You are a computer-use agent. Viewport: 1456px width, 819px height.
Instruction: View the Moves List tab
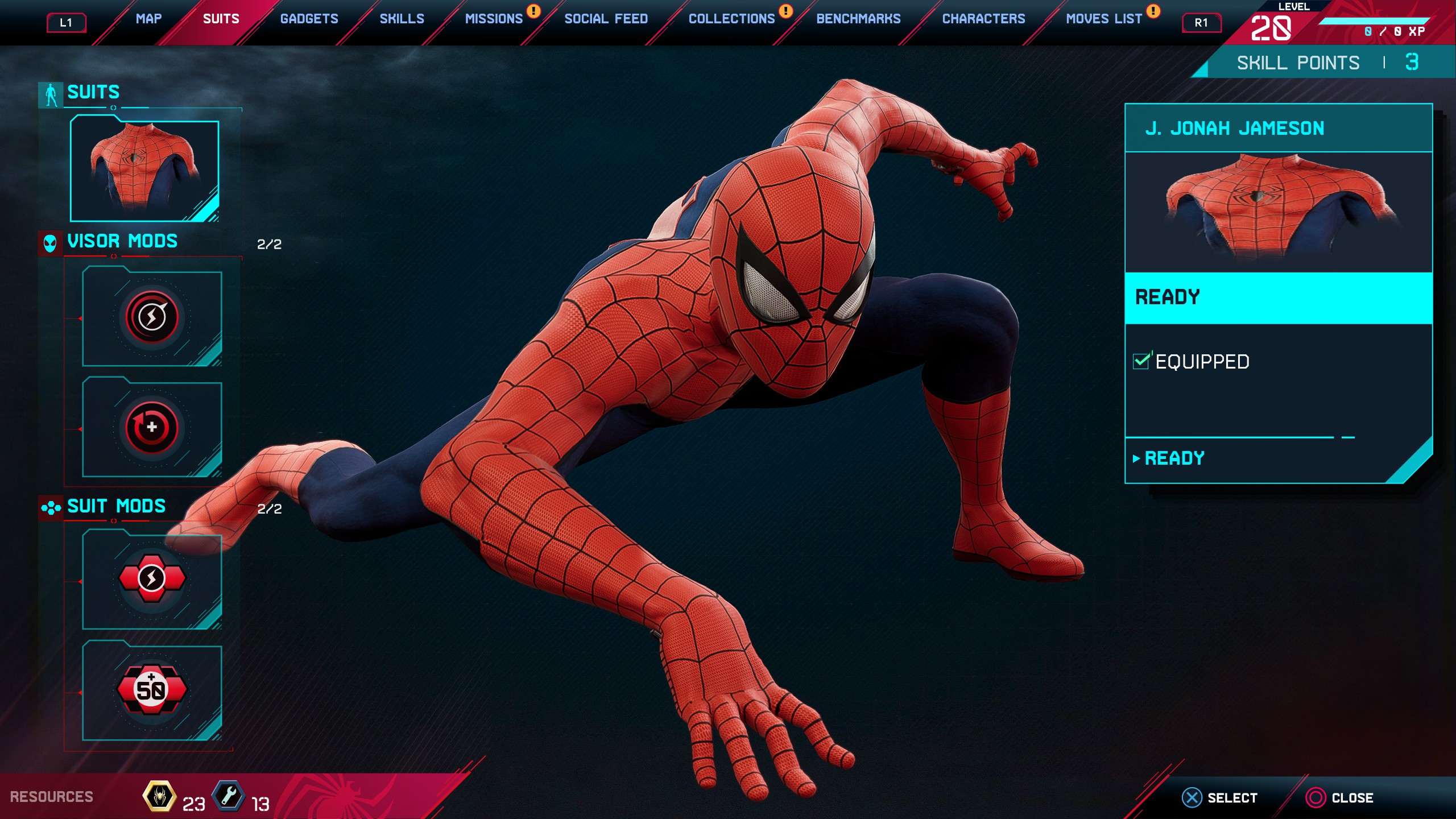click(1103, 19)
